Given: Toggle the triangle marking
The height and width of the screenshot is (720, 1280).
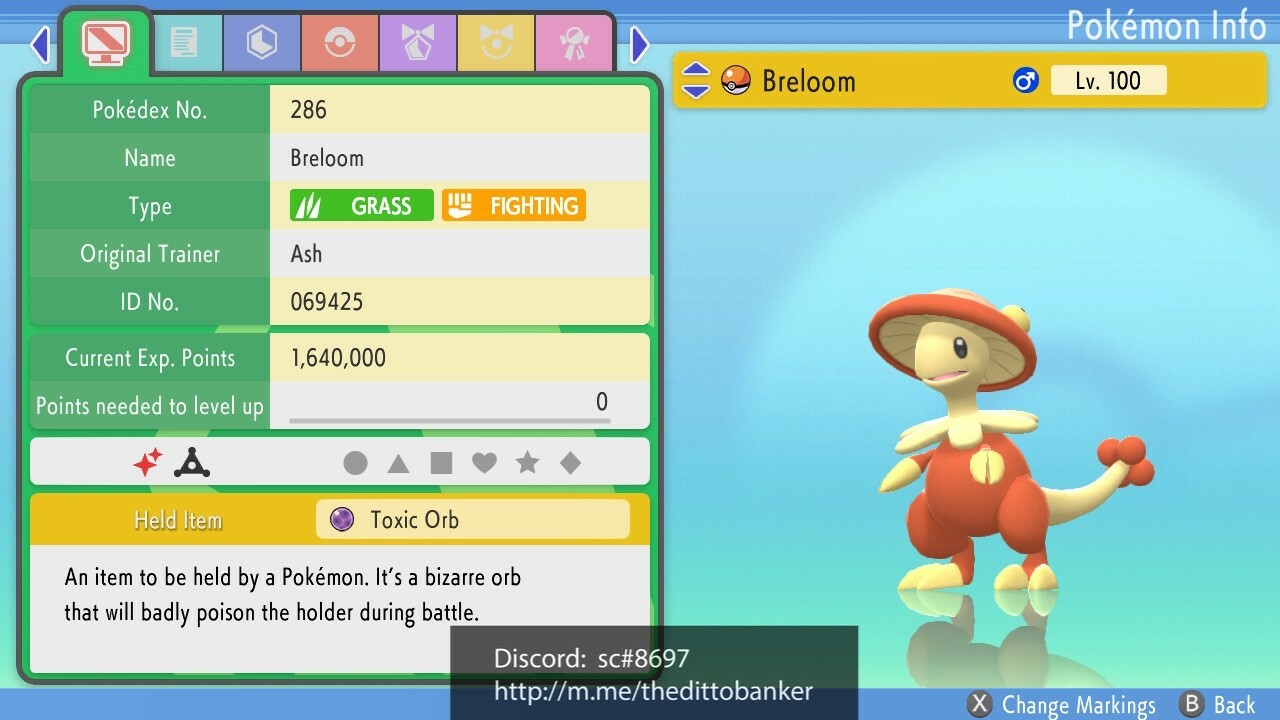Looking at the screenshot, I should click(398, 463).
